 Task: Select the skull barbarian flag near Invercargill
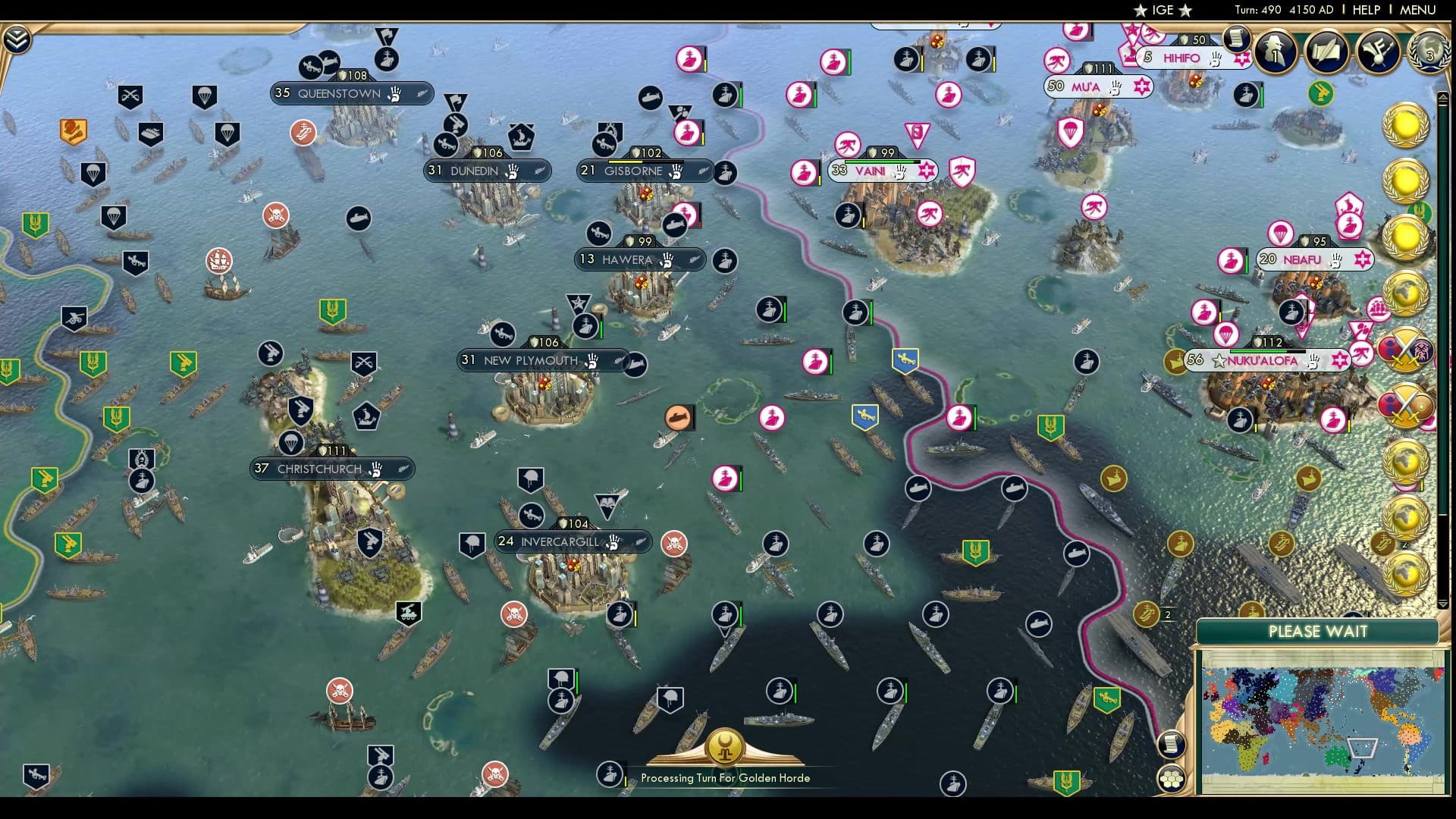(673, 543)
